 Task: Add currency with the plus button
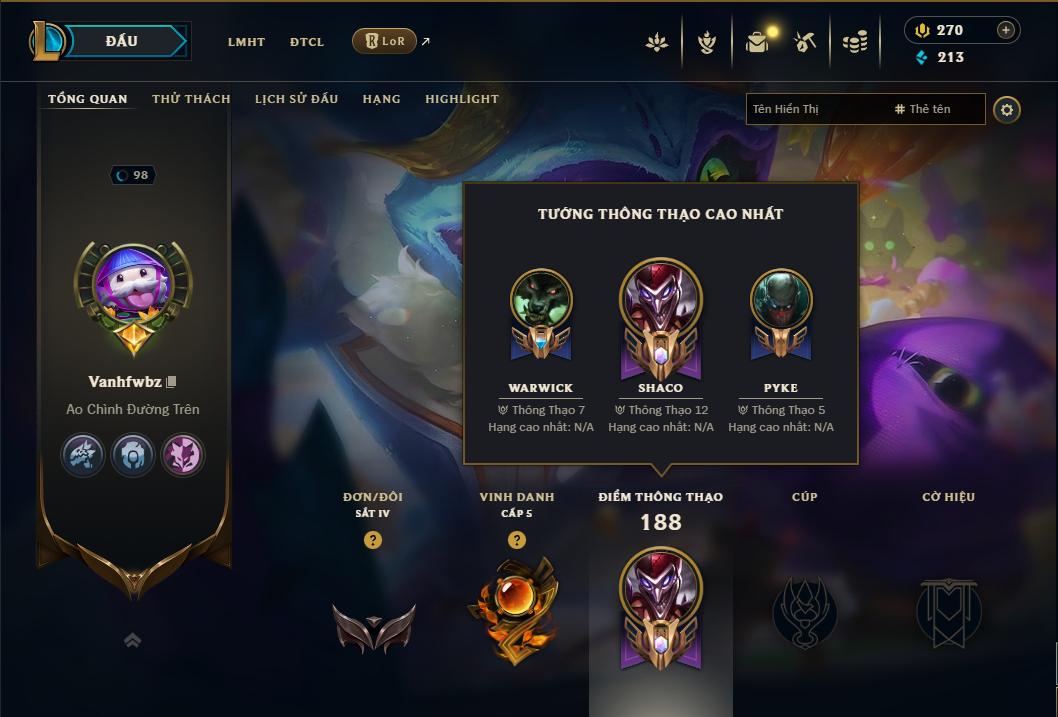pyautogui.click(x=1006, y=30)
